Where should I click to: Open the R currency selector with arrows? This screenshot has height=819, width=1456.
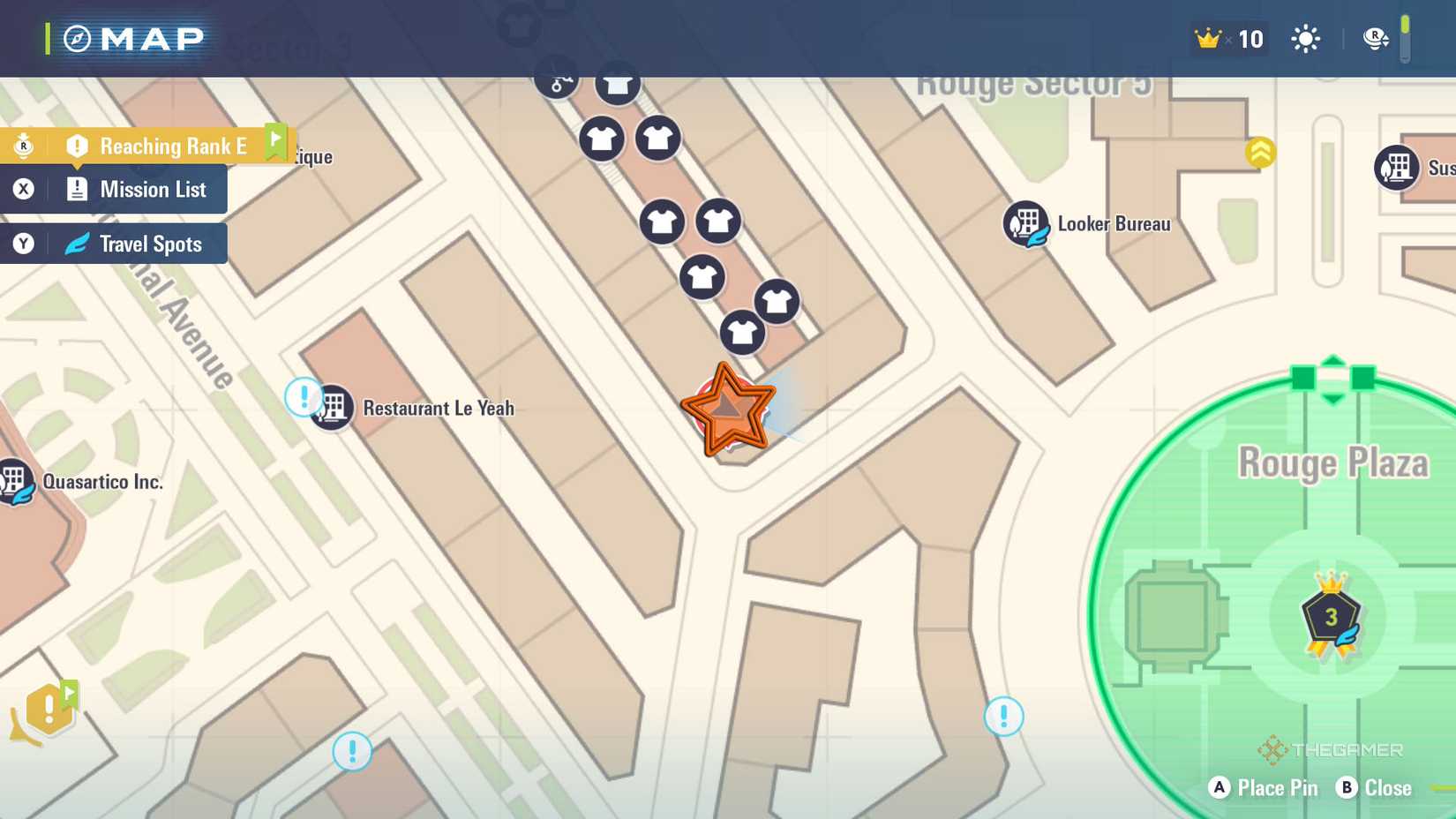point(1375,39)
